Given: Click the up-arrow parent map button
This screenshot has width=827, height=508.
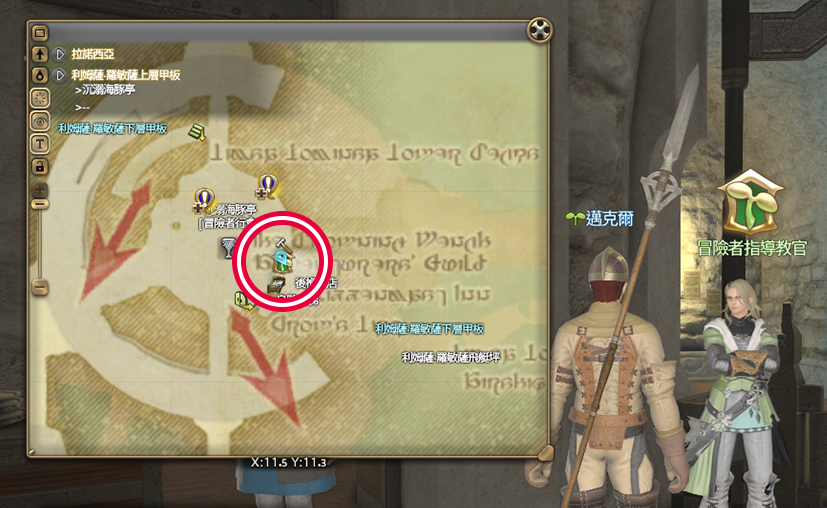Looking at the screenshot, I should pyautogui.click(x=40, y=54).
